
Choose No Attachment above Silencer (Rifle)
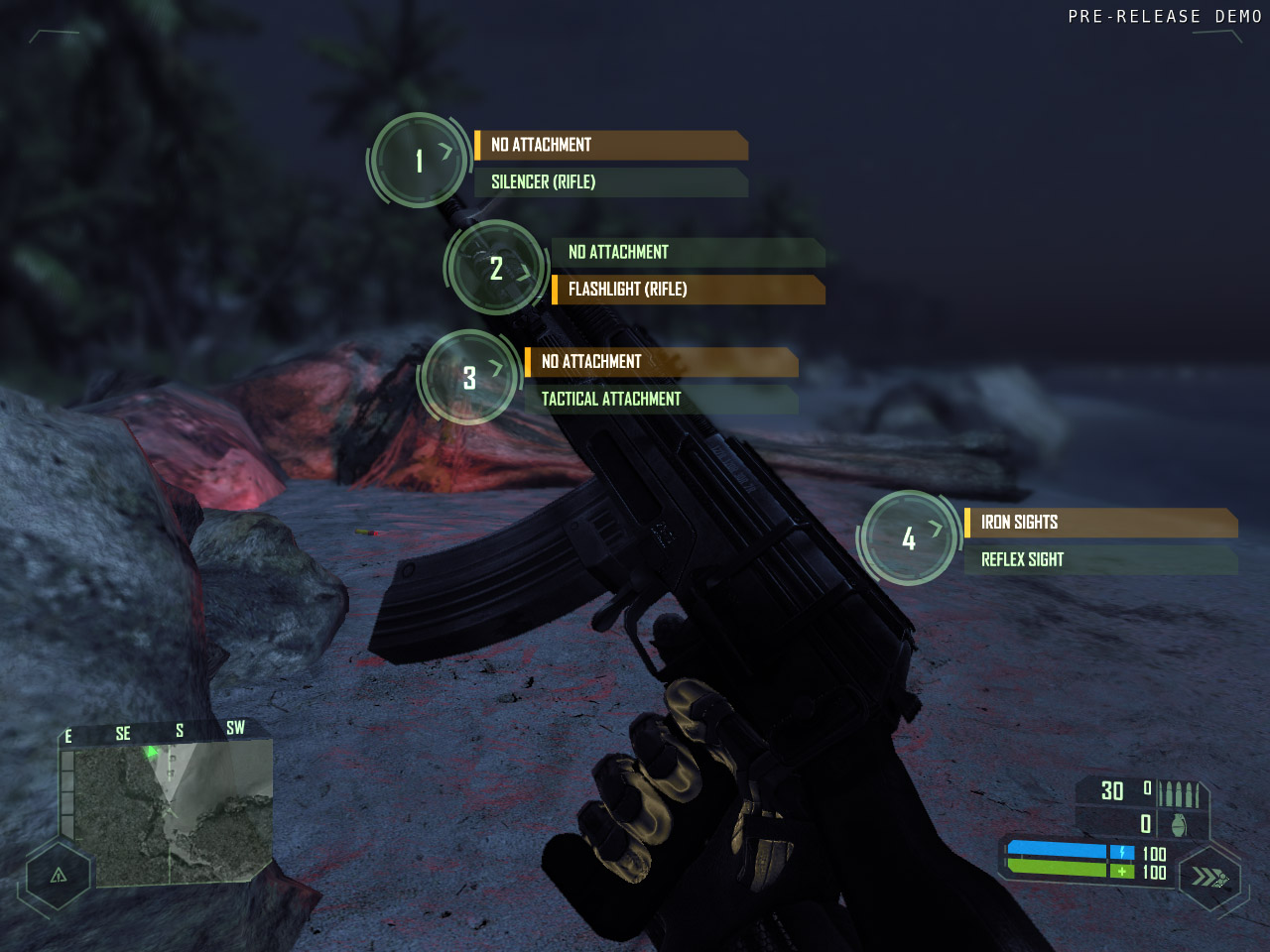click(610, 145)
